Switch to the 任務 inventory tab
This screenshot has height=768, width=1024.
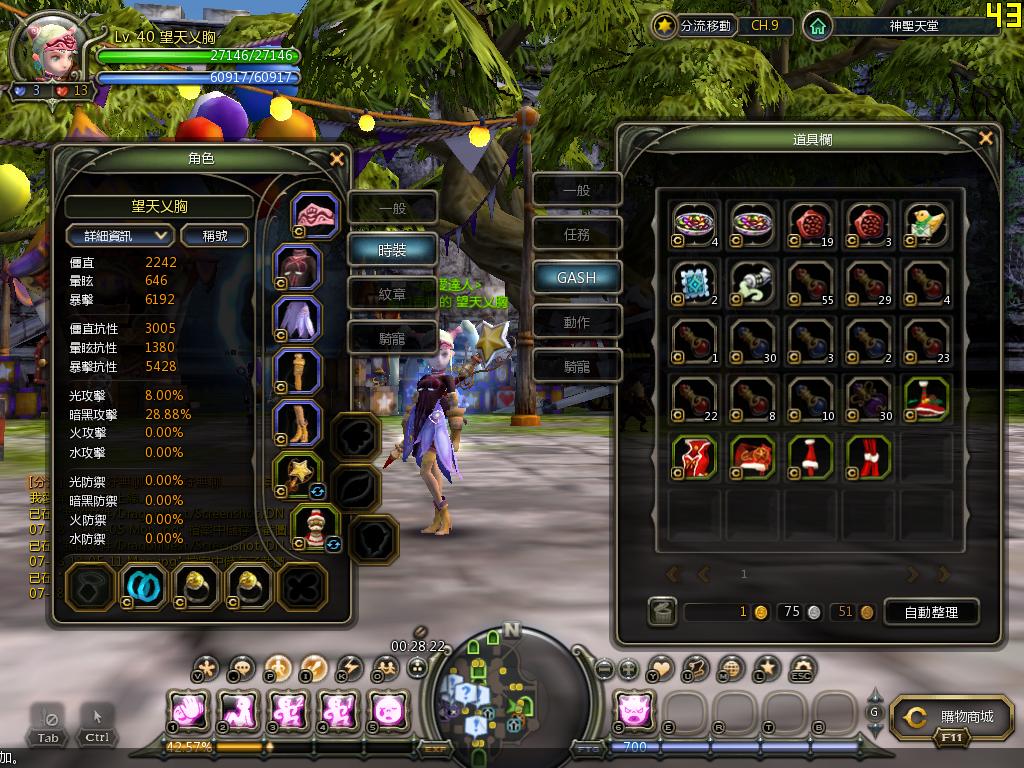click(x=576, y=233)
